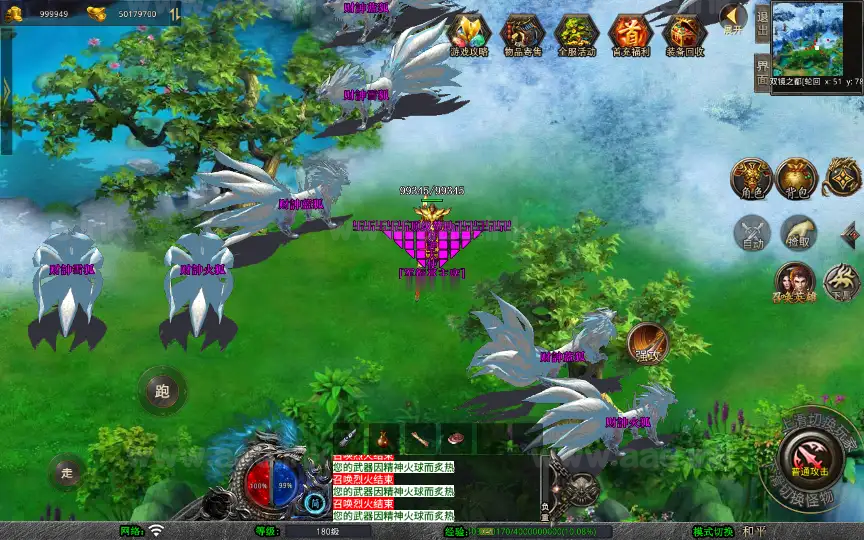Switch movement to 跑 run mode
Viewport: 864px width, 540px height.
pyautogui.click(x=161, y=390)
